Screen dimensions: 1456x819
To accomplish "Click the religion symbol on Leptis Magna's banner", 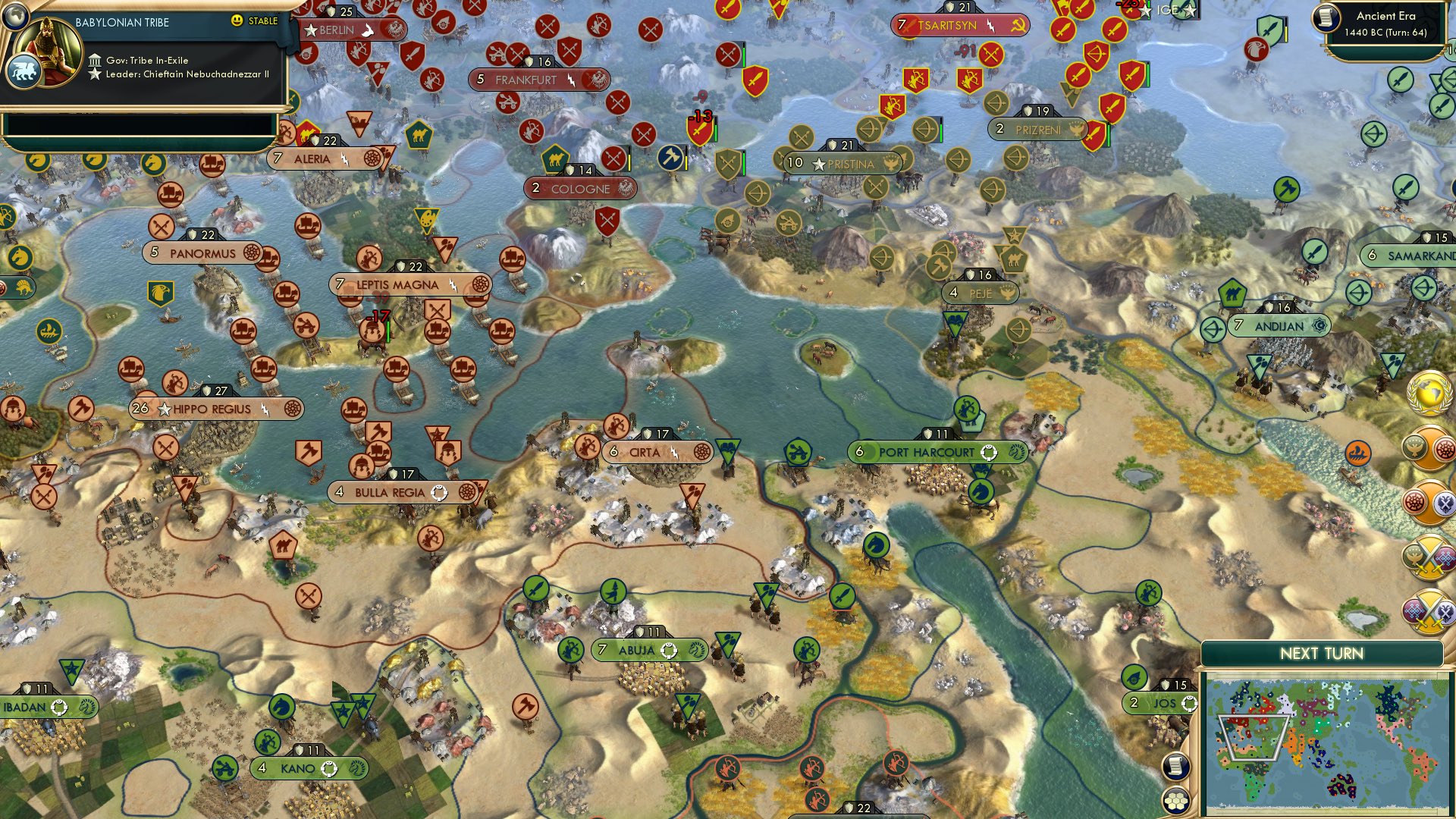I will coord(480,285).
